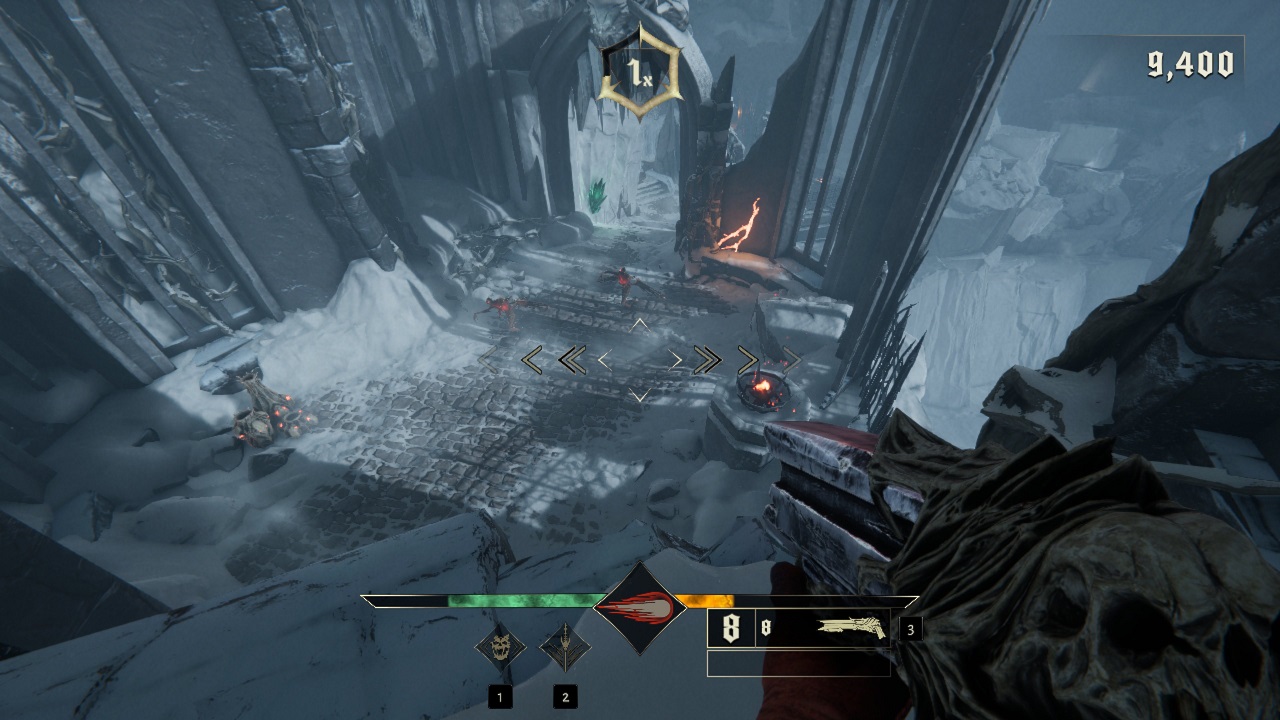This screenshot has height=720, width=1280.
Task: Activate the fireball ultimate diamond icon
Action: point(639,607)
